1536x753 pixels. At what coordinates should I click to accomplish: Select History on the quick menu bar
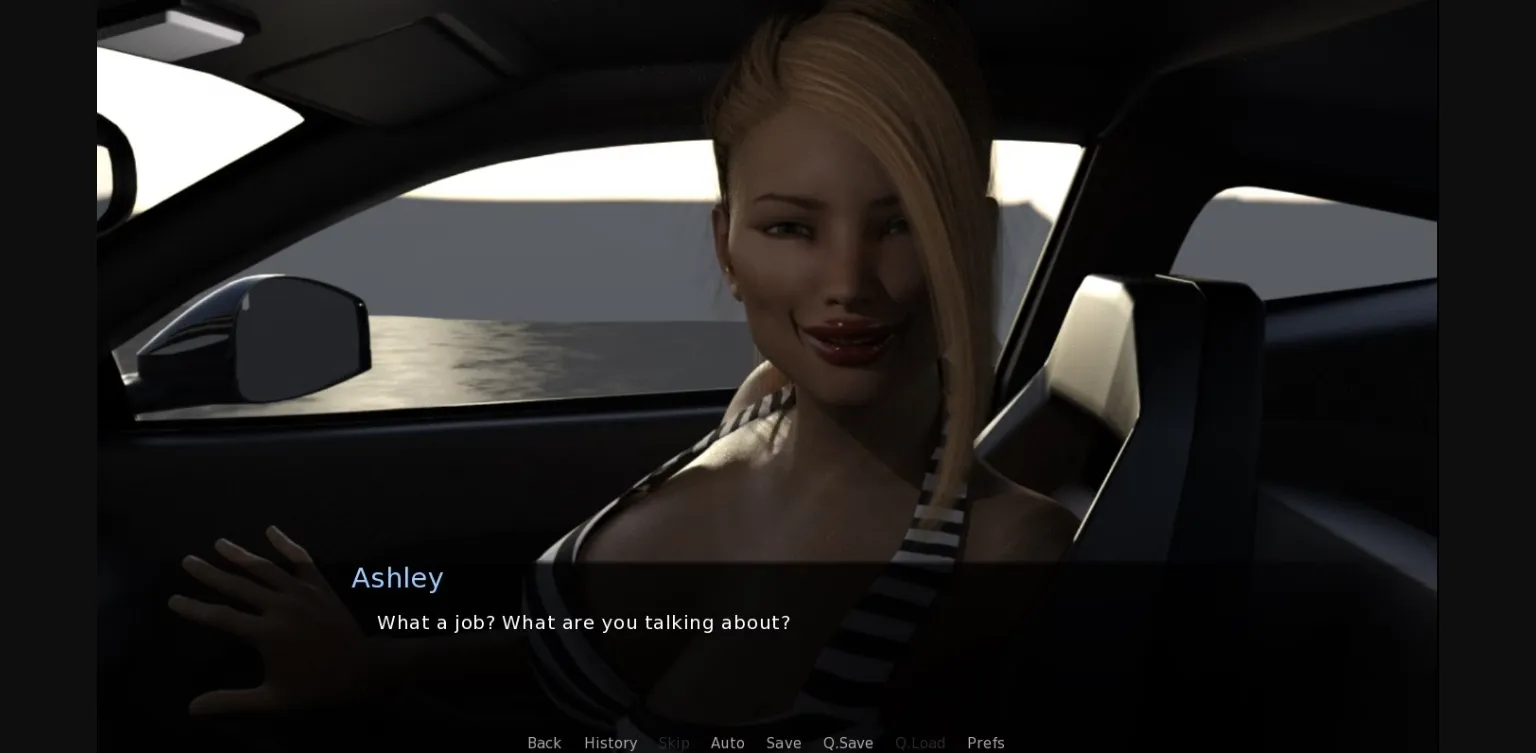610,742
